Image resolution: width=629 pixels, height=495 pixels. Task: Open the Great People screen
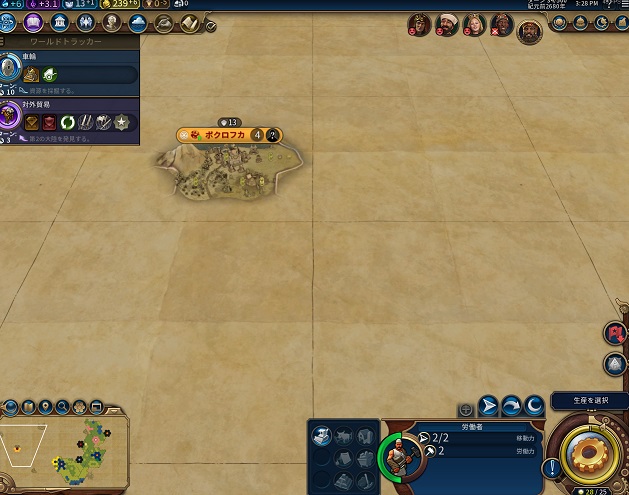pos(111,22)
